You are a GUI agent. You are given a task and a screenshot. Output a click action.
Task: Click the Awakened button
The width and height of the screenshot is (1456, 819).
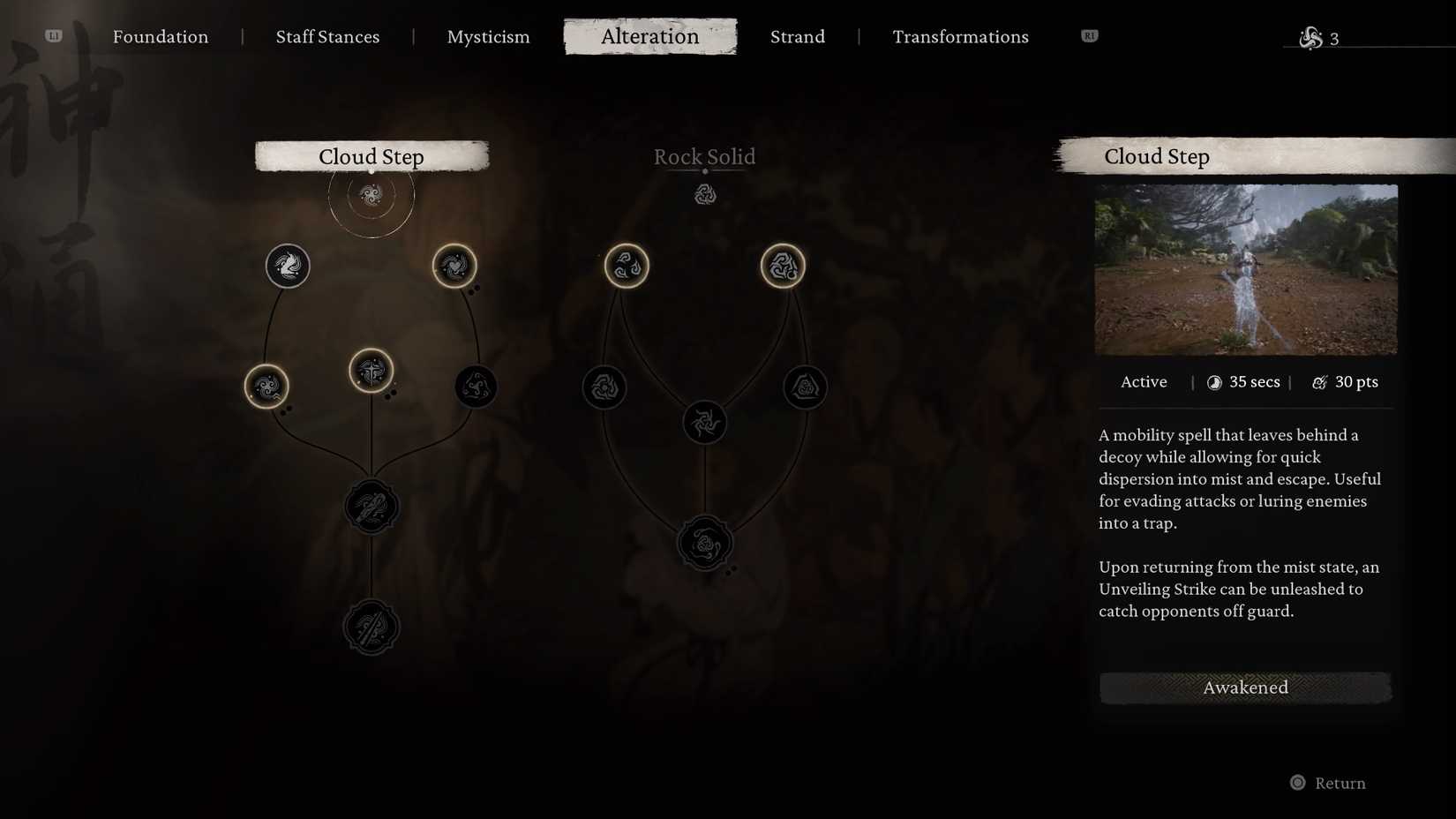(1245, 688)
